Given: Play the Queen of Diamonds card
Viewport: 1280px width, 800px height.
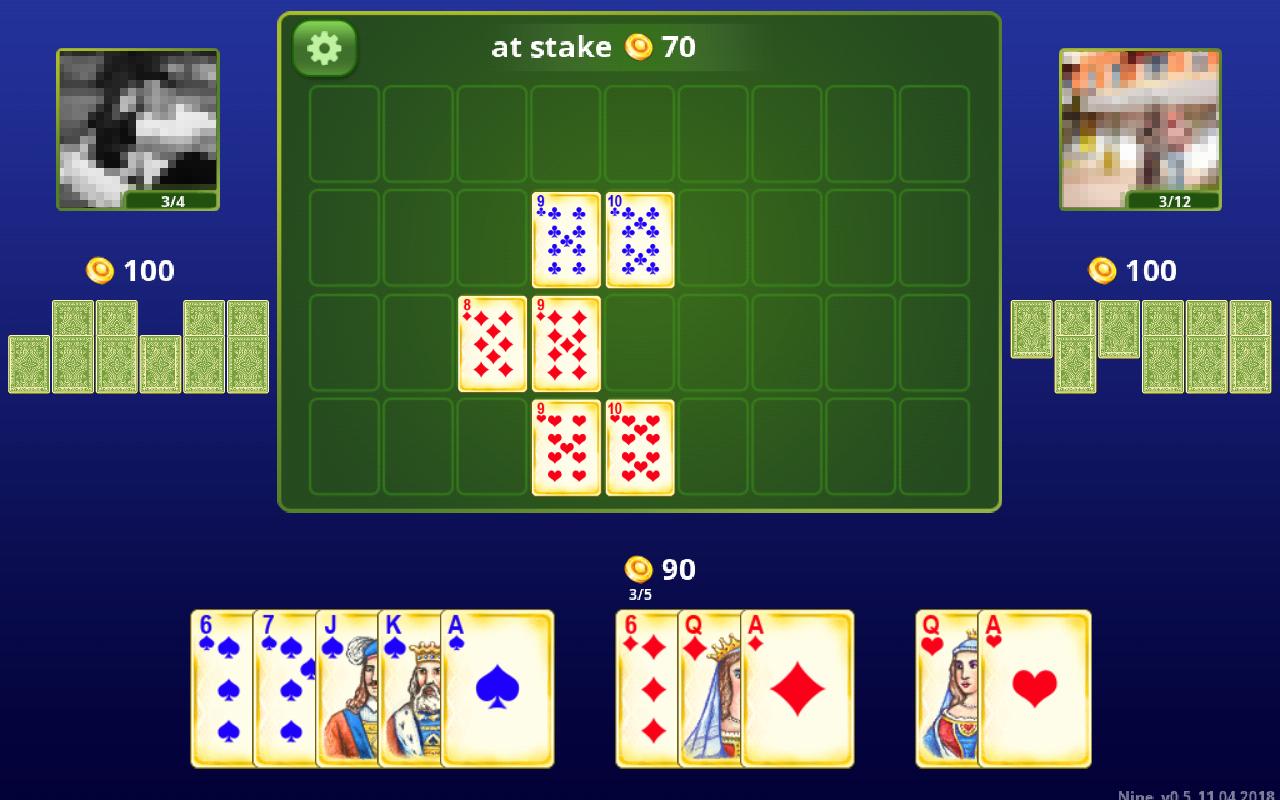Looking at the screenshot, I should [712, 690].
